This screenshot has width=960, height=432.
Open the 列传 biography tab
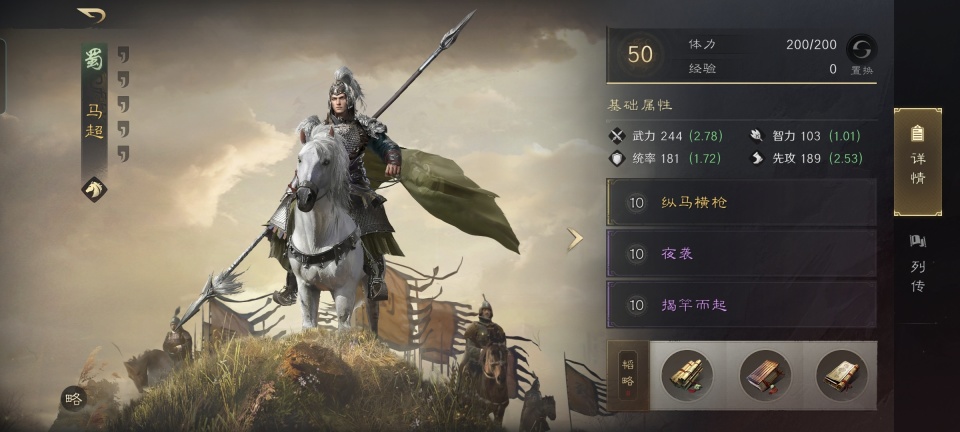(x=917, y=265)
